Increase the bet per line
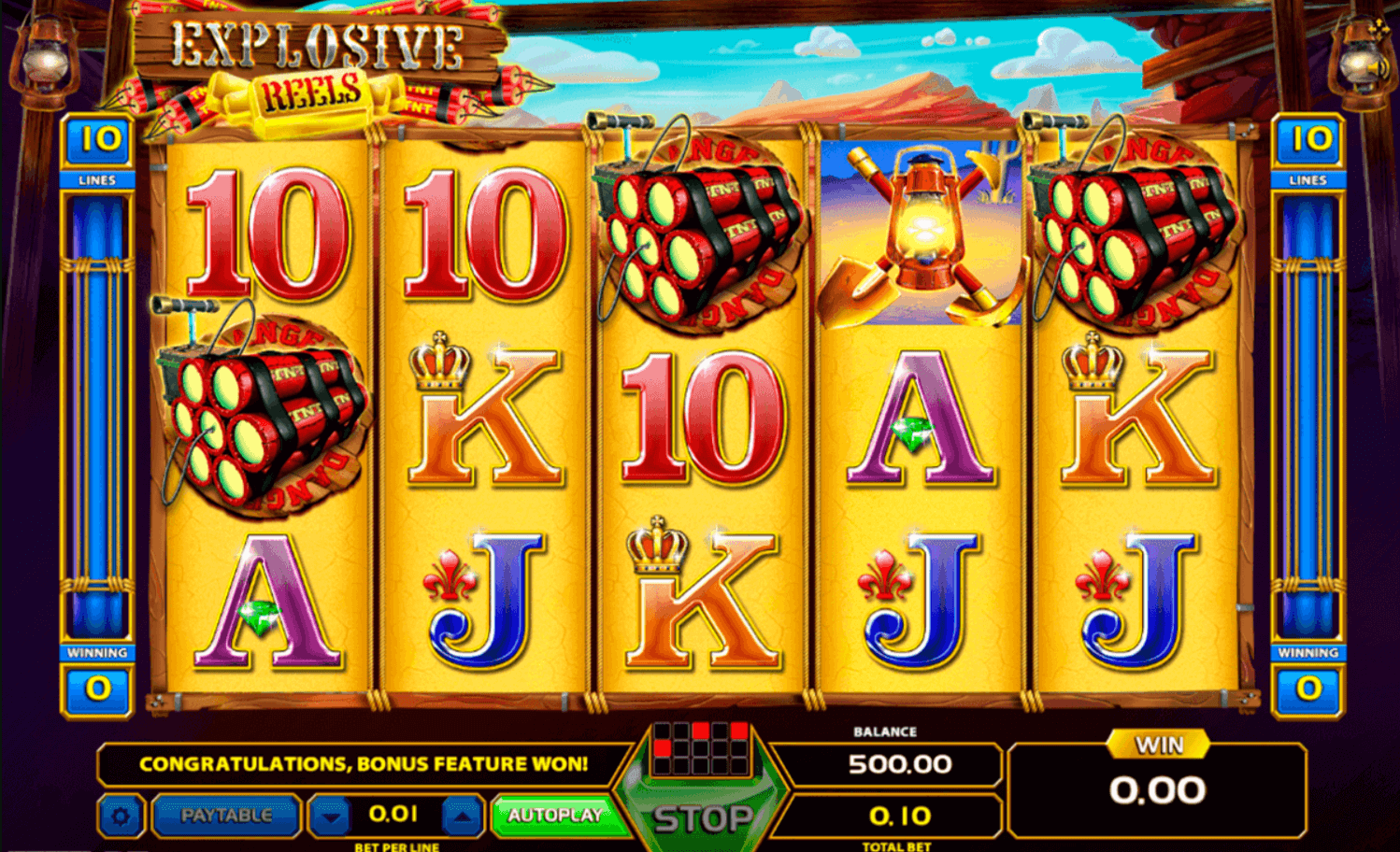1400x852 pixels. (461, 816)
